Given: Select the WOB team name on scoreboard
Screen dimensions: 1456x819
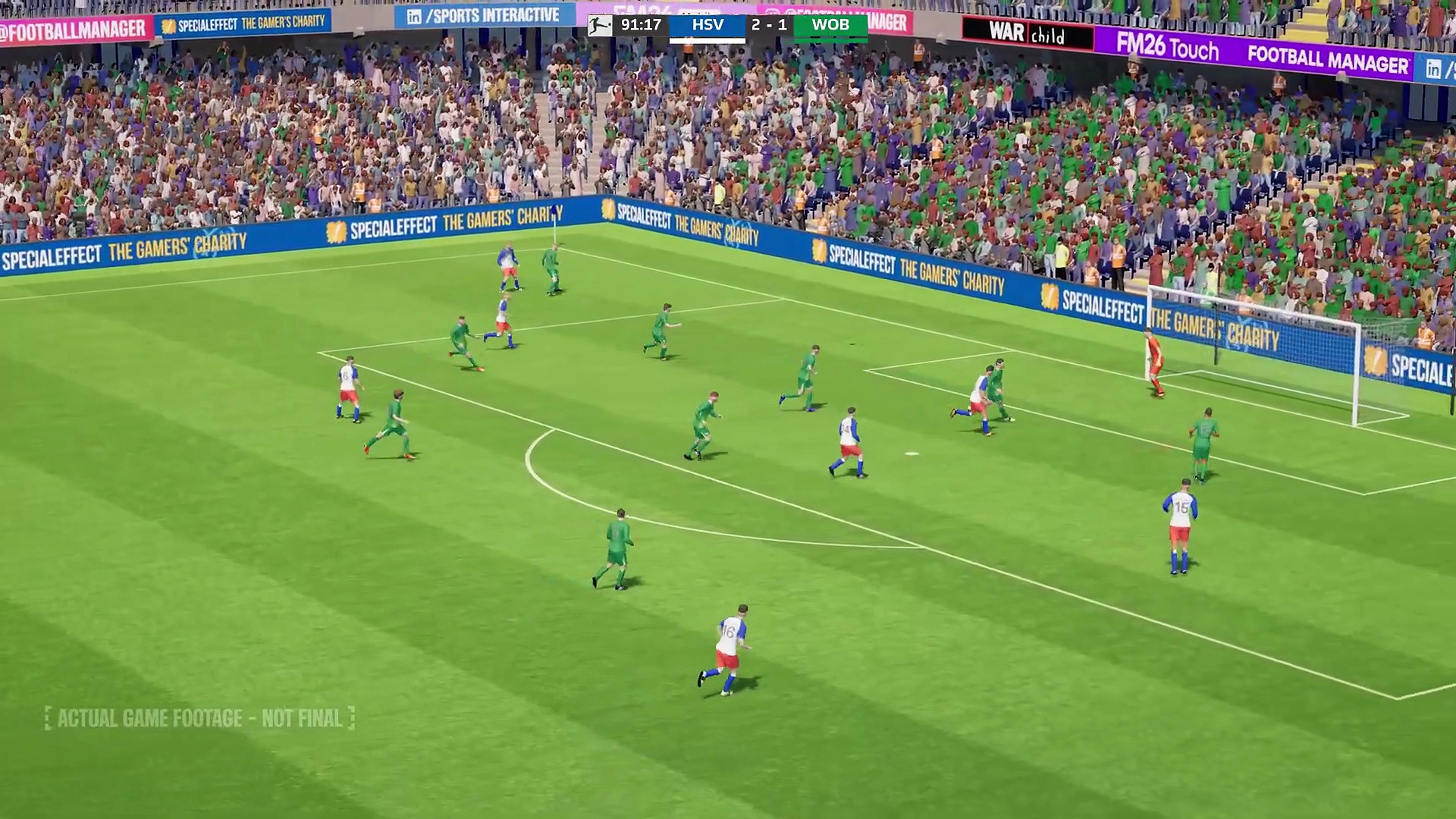Looking at the screenshot, I should 830,25.
